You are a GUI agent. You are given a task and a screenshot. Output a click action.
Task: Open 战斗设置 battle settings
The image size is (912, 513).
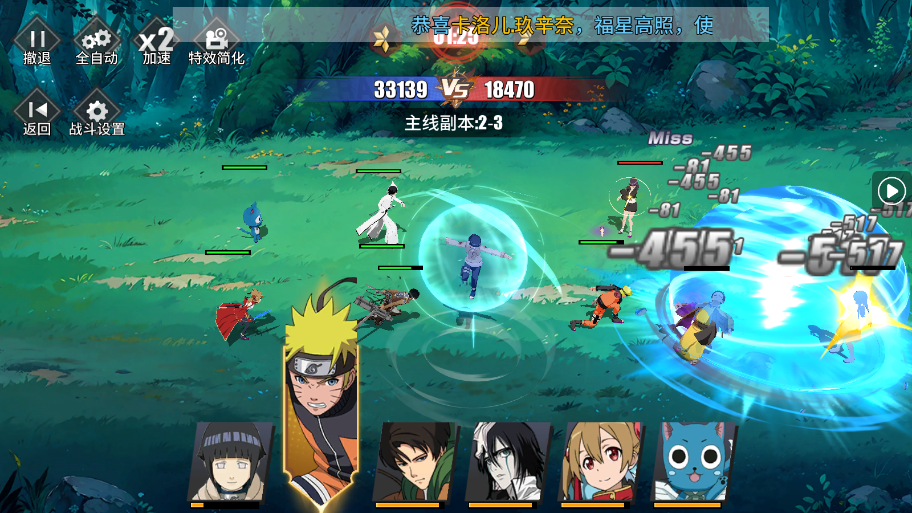point(97,113)
